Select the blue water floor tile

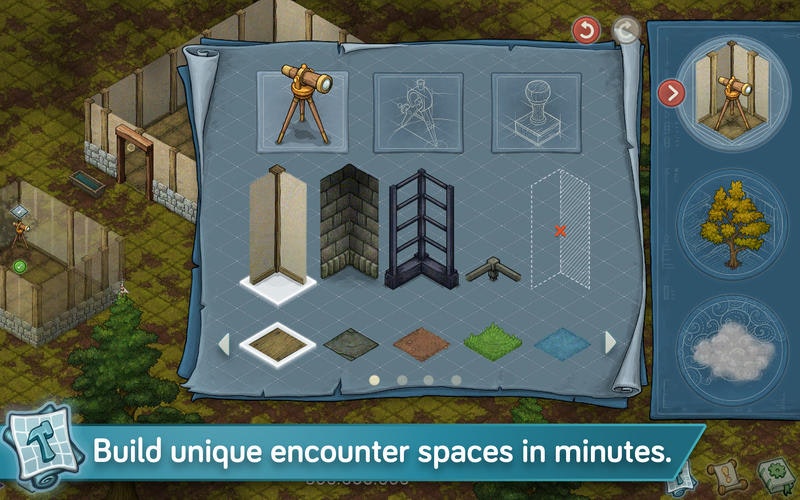tap(561, 343)
